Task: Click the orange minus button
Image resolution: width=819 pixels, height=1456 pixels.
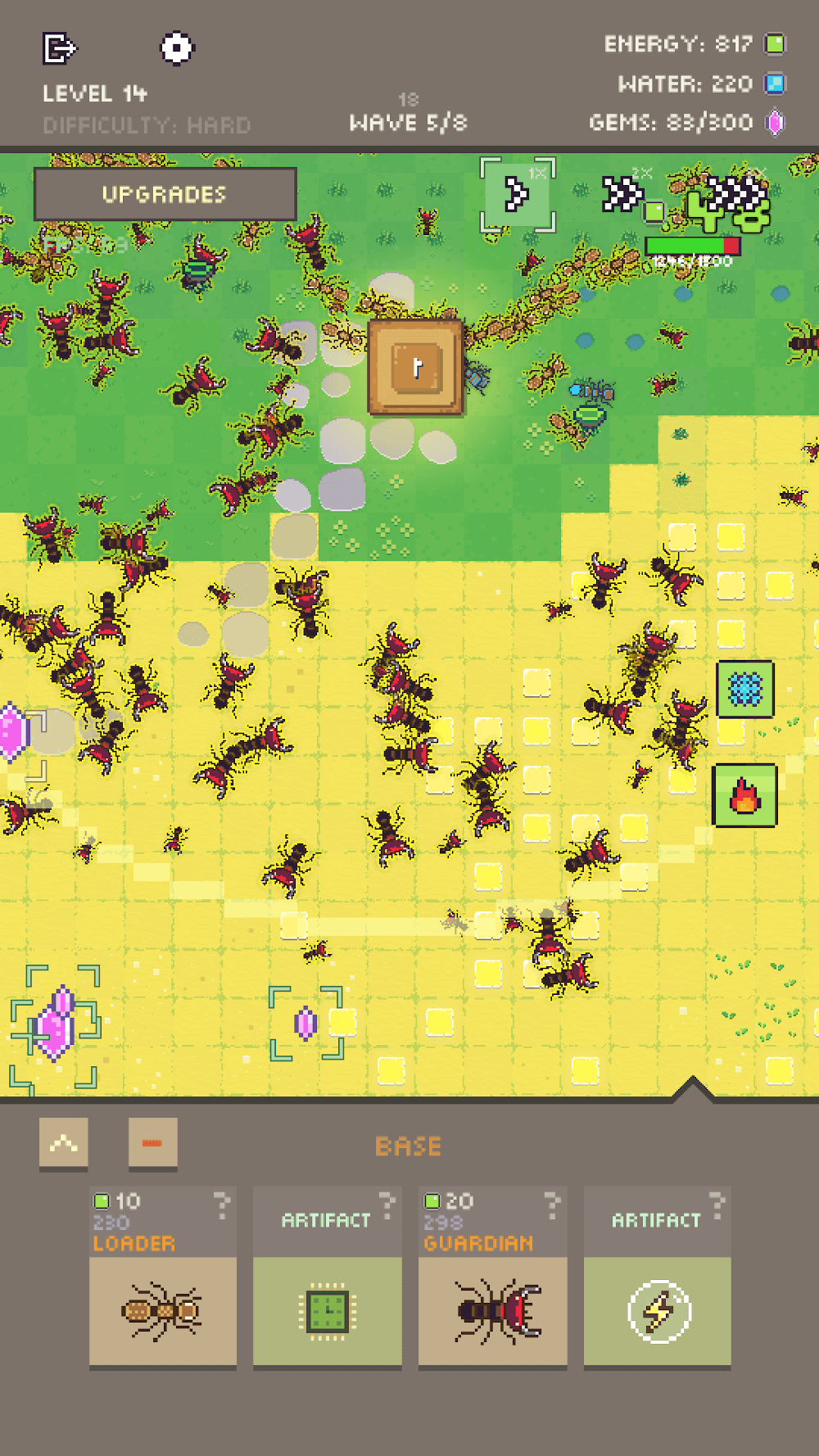Action: pos(152,1143)
